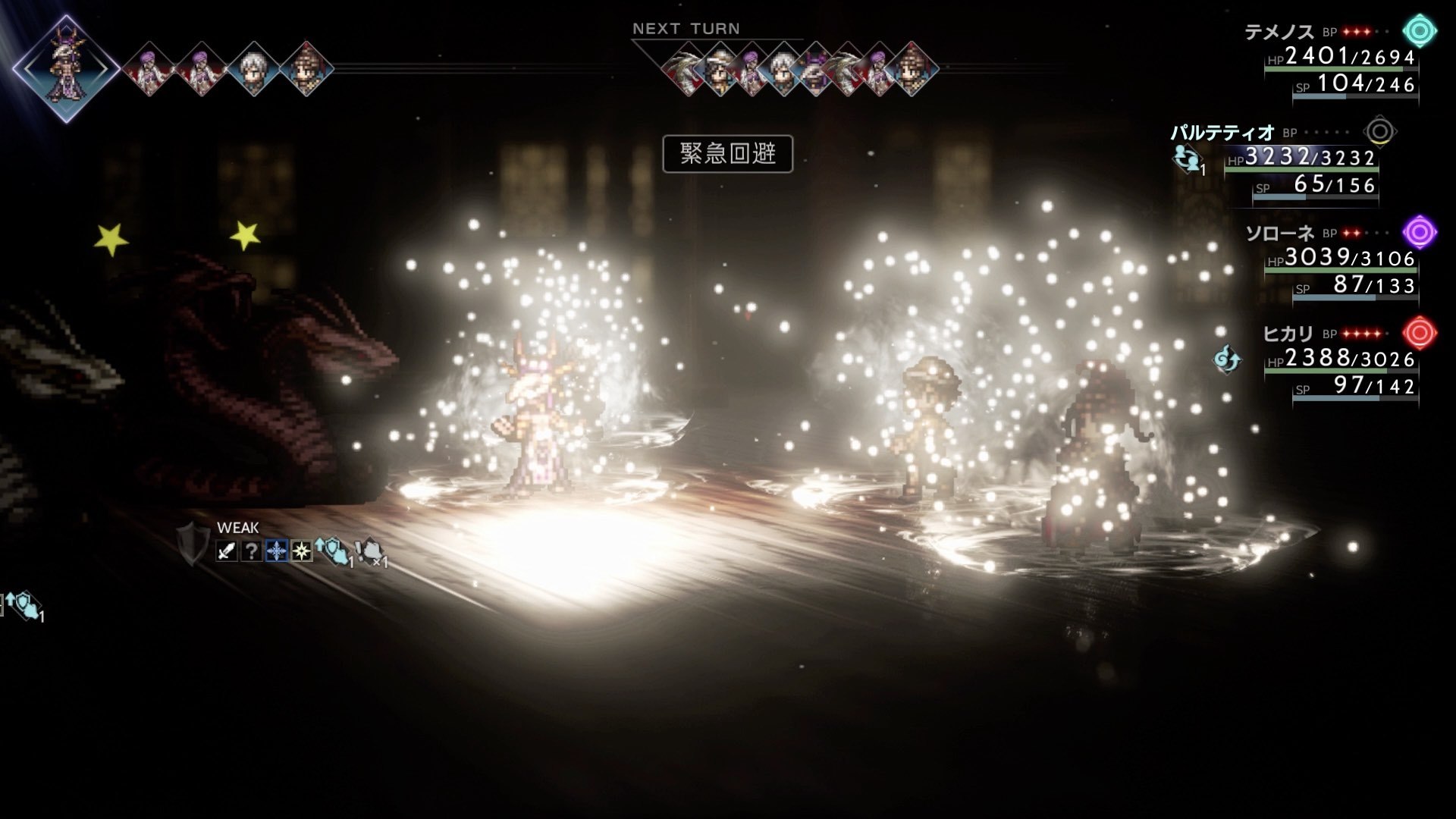Click ヒカリ's red boost orb

click(x=1419, y=333)
